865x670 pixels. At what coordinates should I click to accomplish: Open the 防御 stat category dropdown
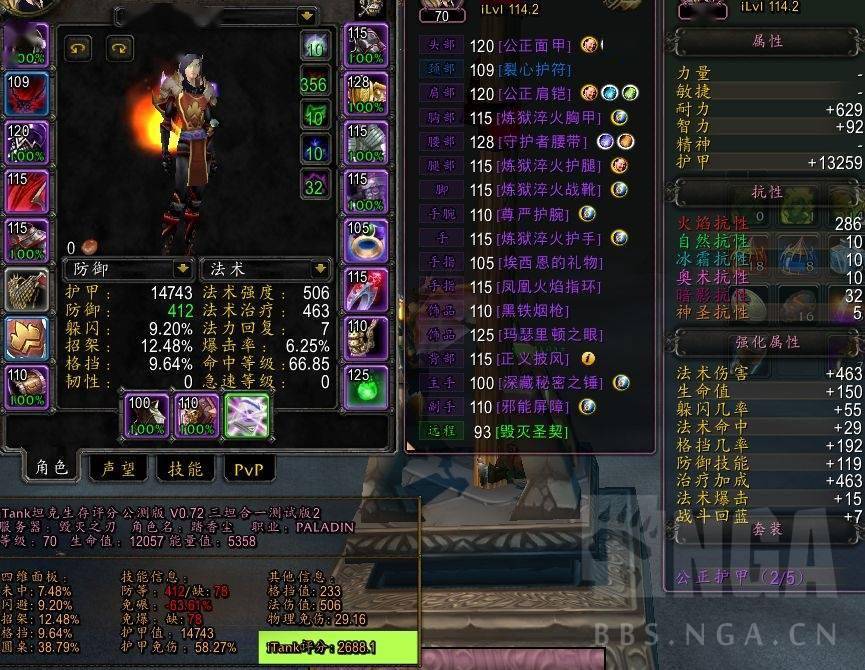pyautogui.click(x=182, y=269)
